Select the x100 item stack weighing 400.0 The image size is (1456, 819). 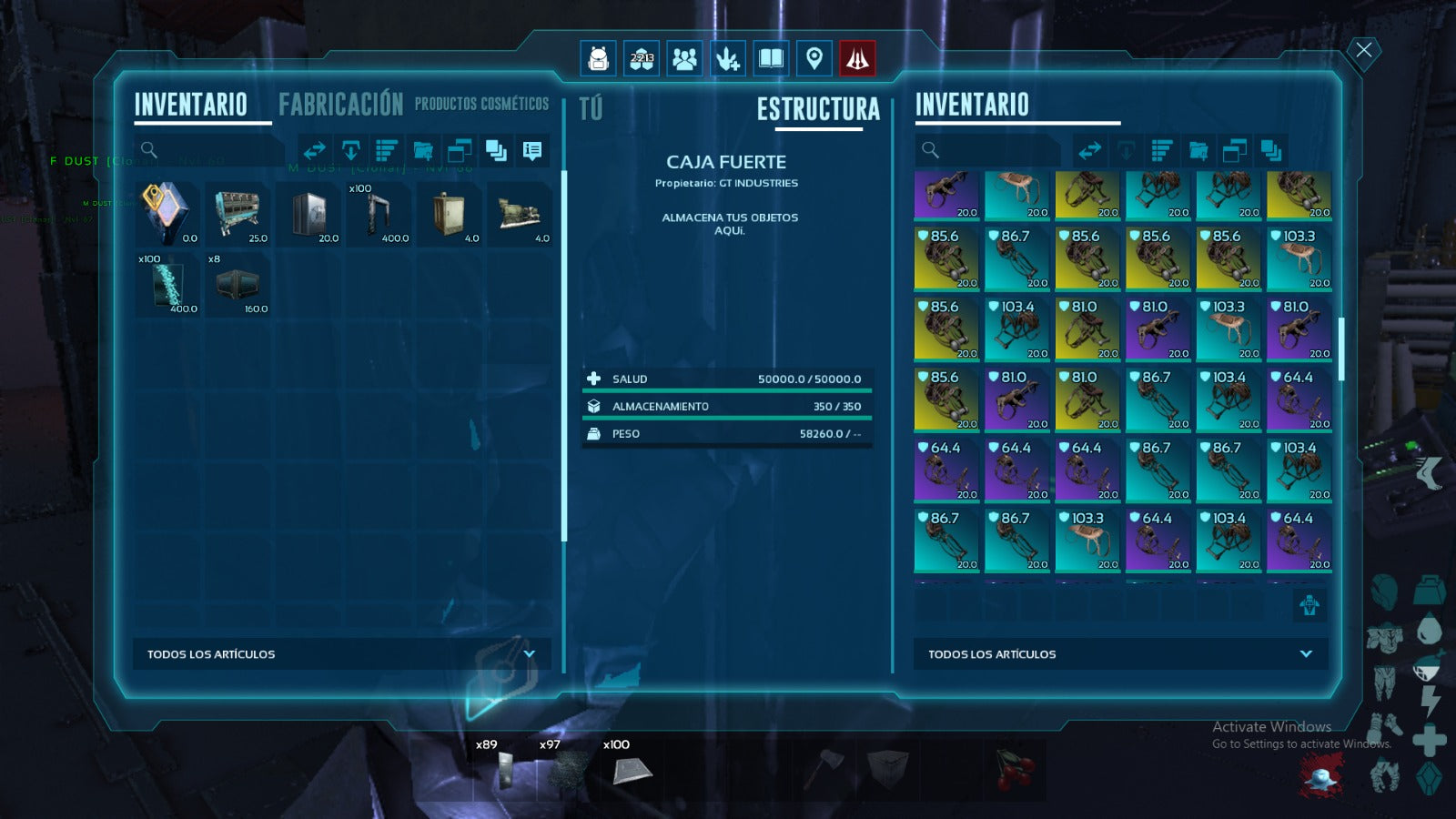(x=380, y=214)
